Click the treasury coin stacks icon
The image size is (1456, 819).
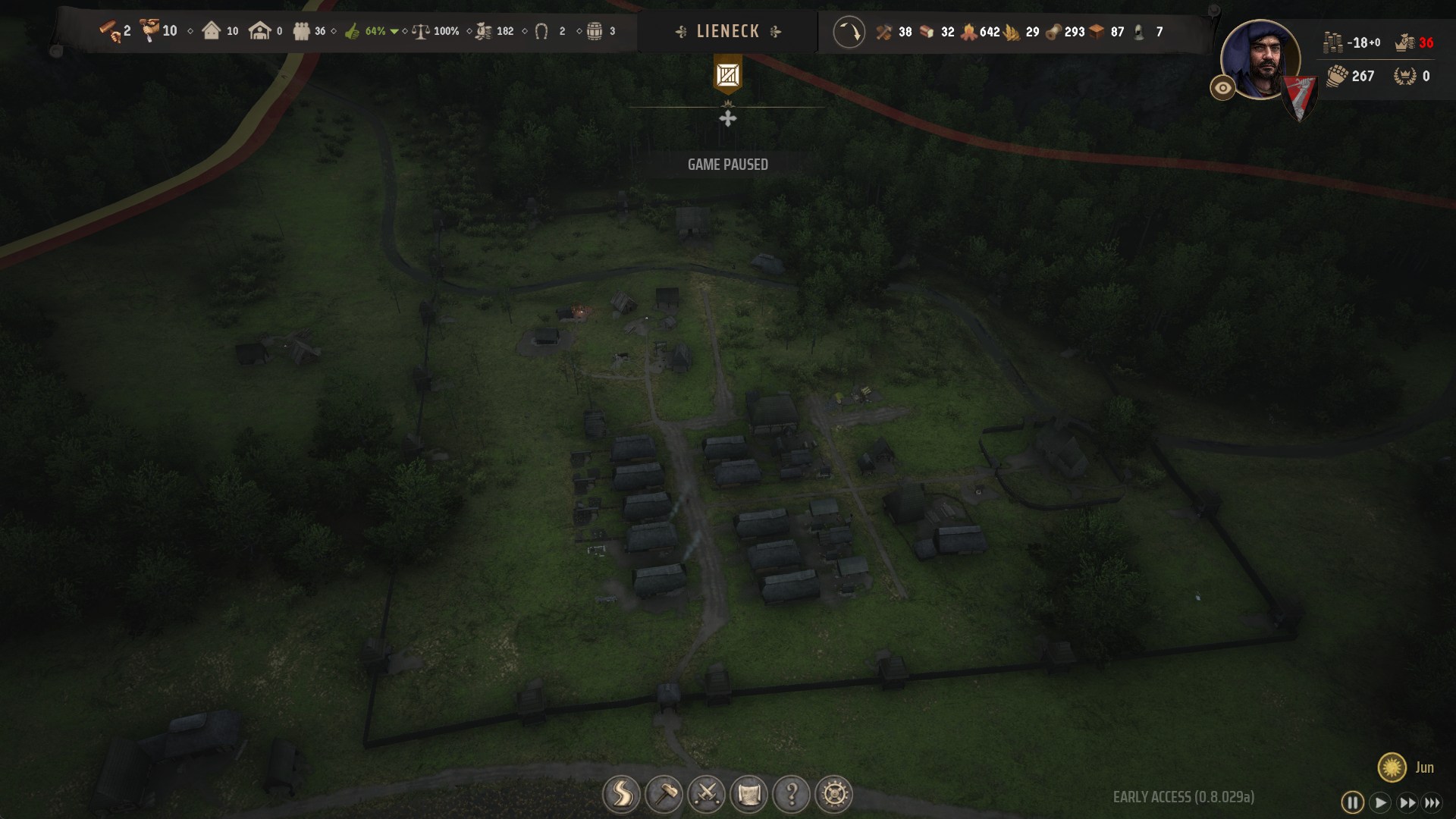[1332, 42]
